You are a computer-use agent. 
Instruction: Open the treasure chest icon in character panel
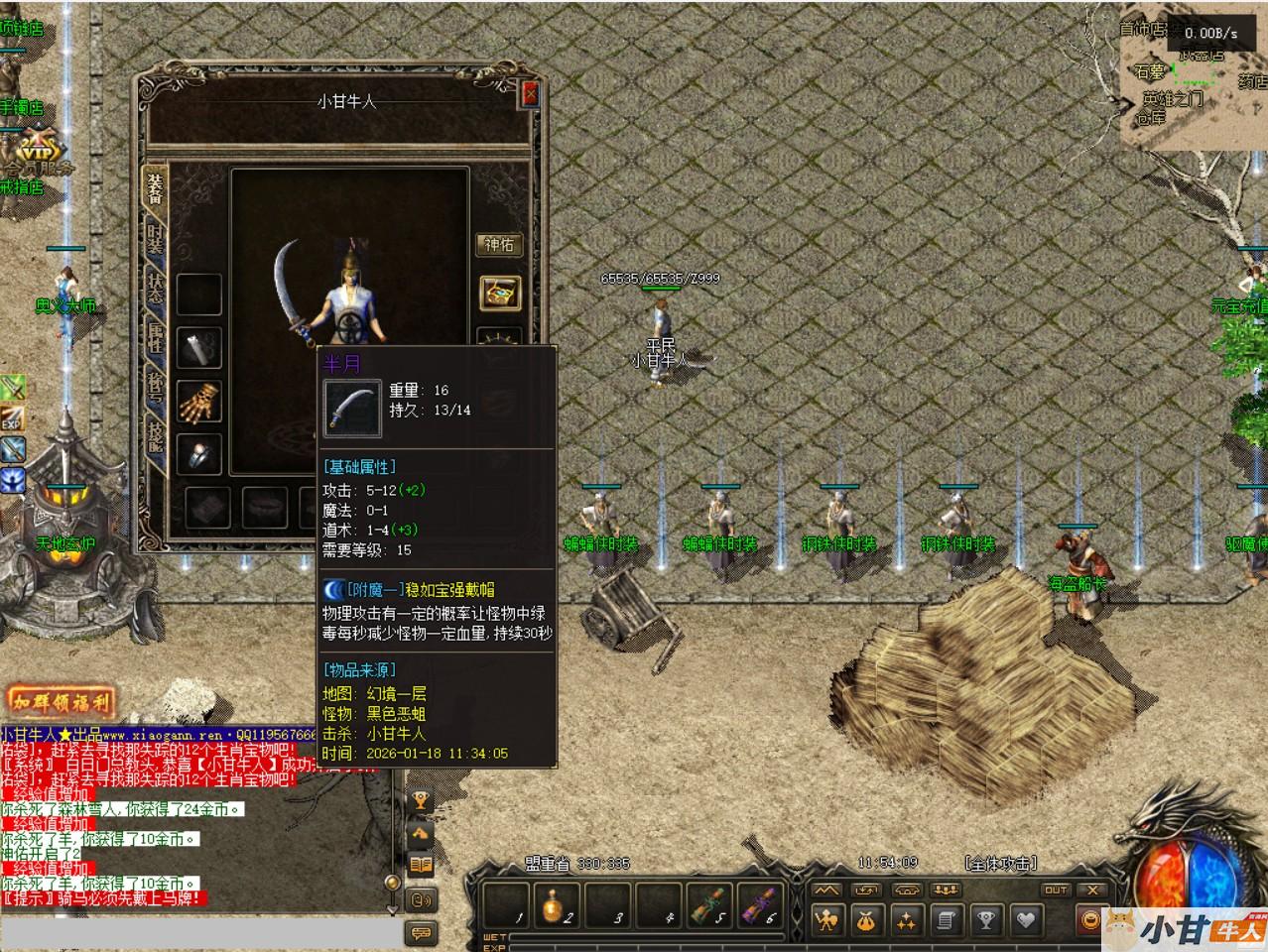pyautogui.click(x=499, y=292)
